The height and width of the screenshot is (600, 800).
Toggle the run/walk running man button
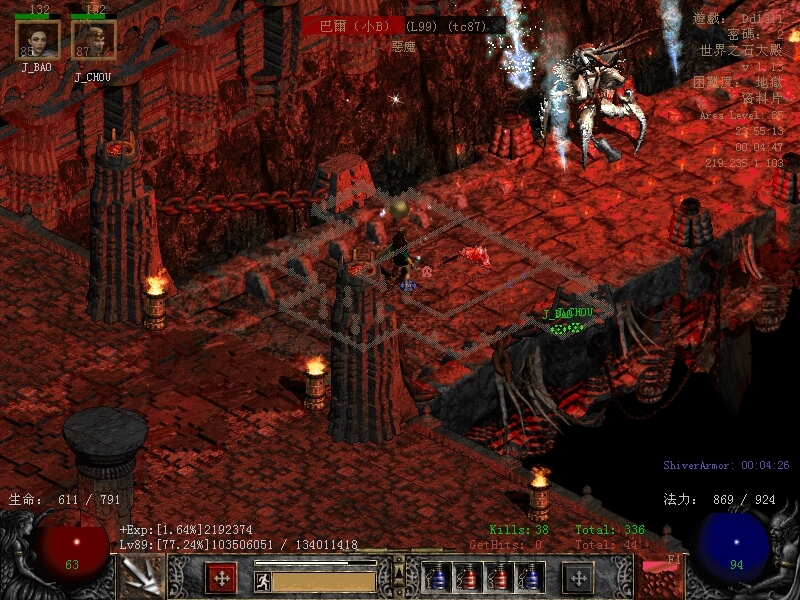tap(263, 581)
